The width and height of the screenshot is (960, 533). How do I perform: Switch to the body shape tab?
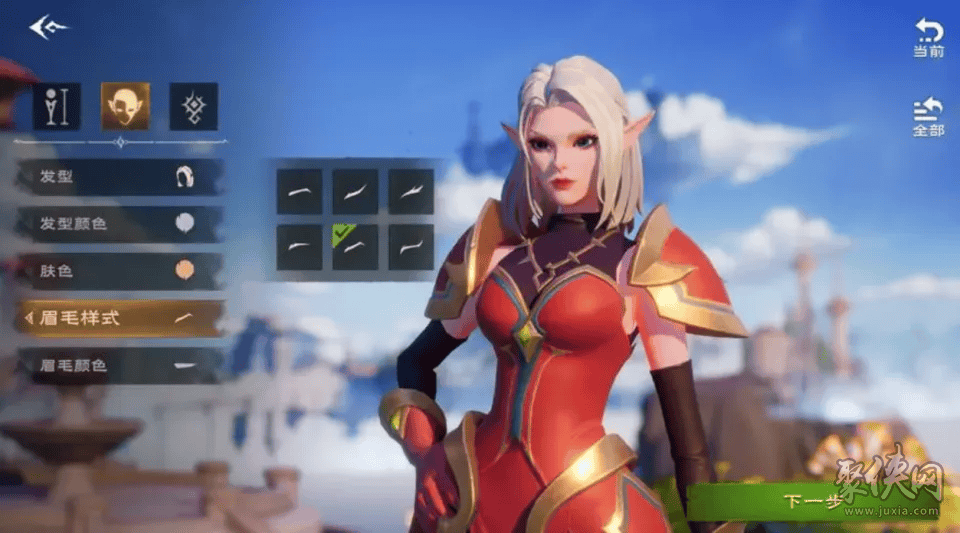click(57, 106)
